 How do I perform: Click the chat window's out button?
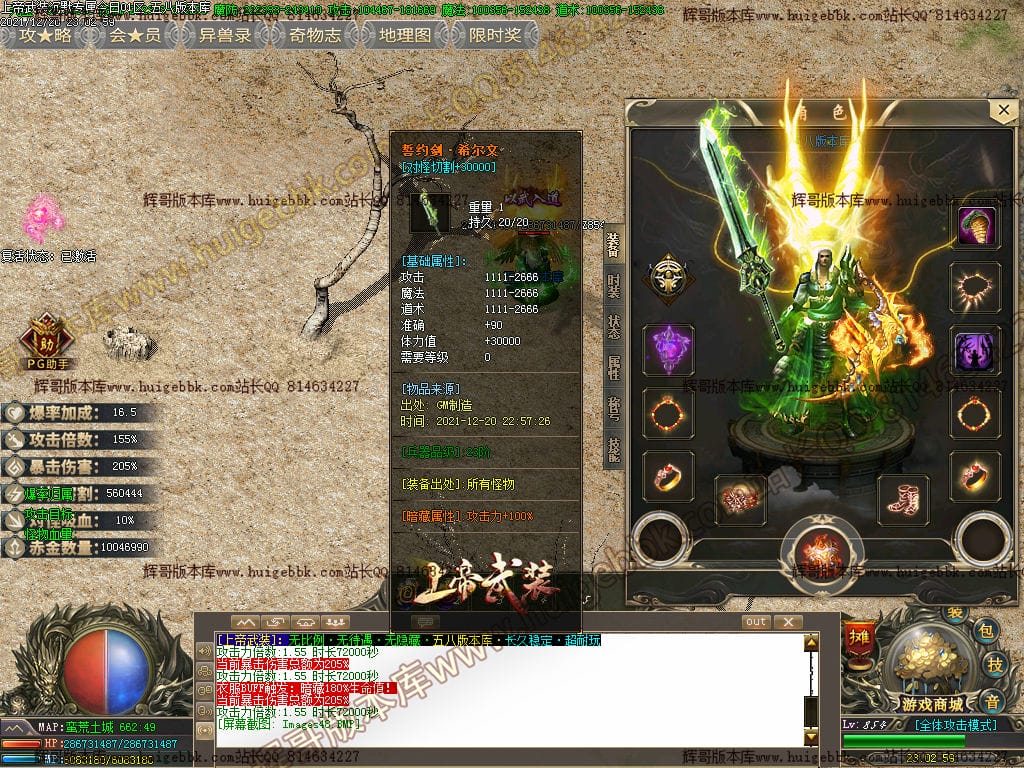click(756, 622)
